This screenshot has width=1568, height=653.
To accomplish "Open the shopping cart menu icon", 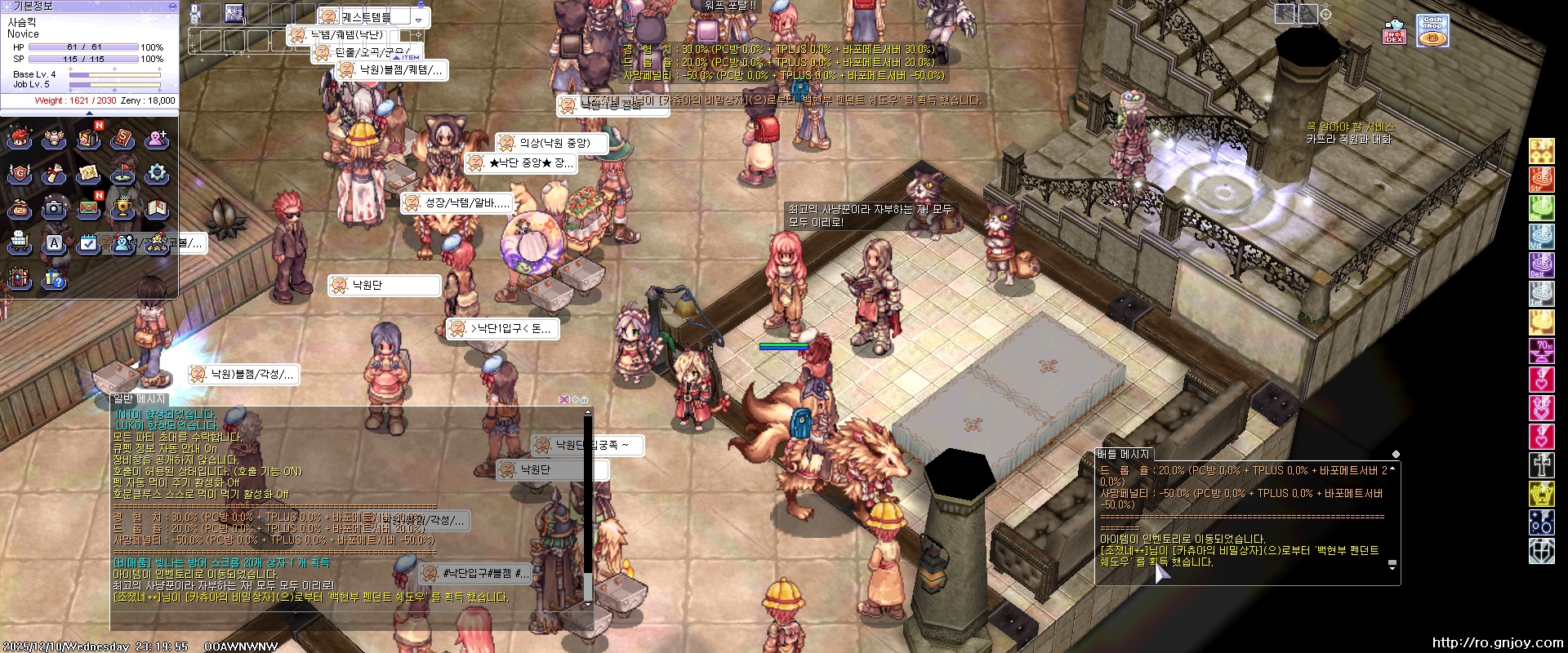I will tap(20, 243).
